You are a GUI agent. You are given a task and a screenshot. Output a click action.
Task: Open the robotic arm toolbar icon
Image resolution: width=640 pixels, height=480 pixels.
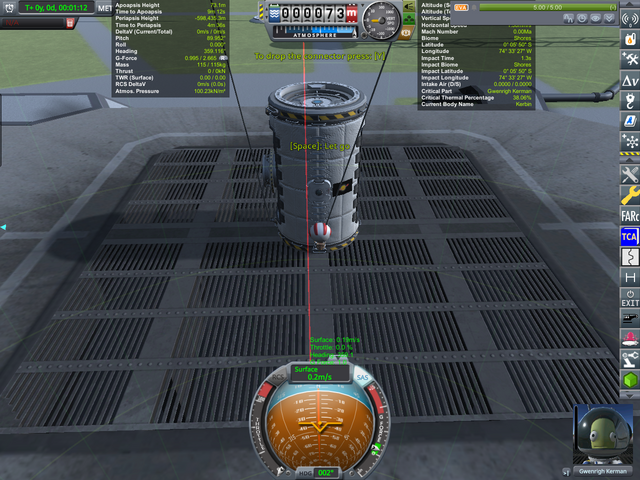pyautogui.click(x=630, y=359)
